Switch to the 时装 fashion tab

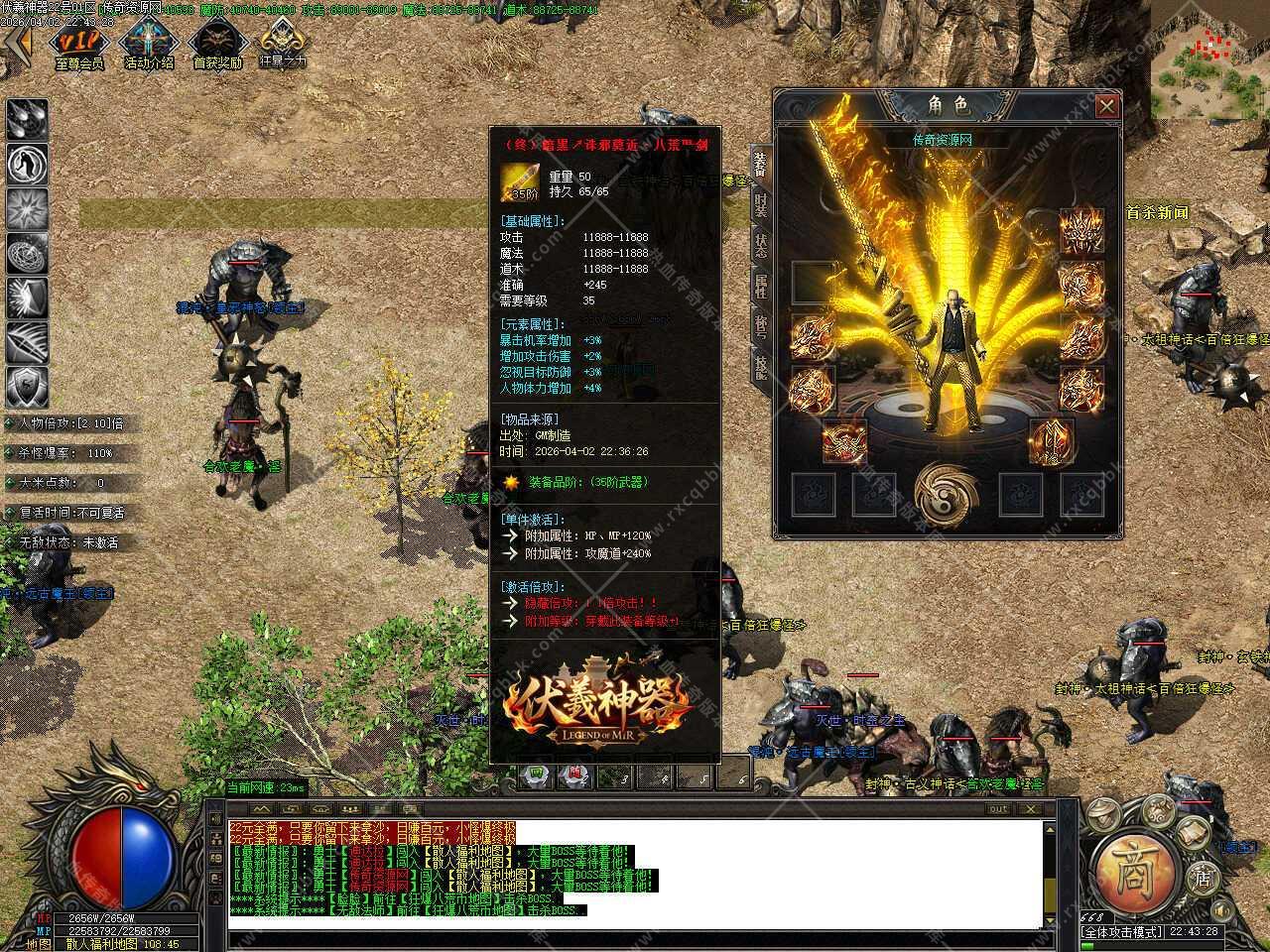(x=760, y=205)
